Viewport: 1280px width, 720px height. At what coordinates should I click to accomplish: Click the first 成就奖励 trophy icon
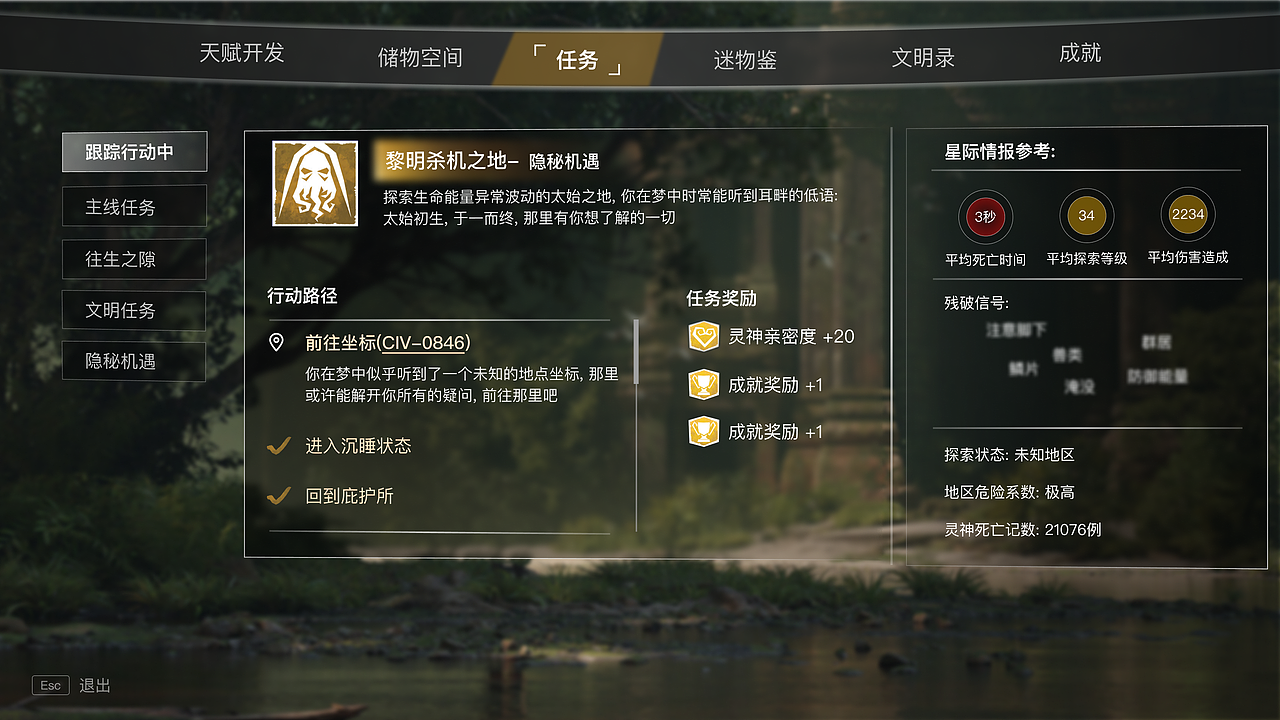[x=704, y=385]
